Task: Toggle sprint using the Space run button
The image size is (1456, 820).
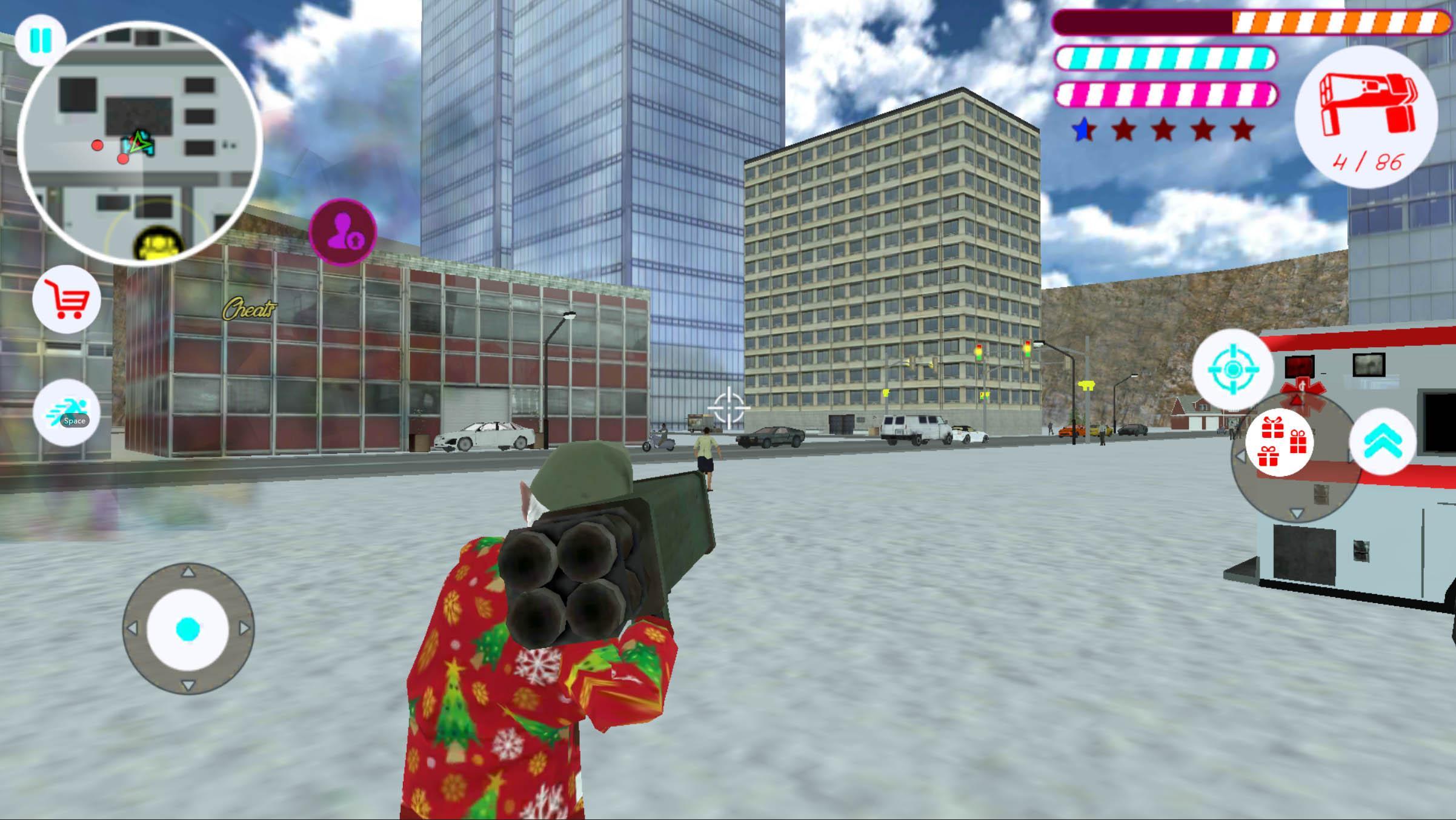Action: [x=67, y=412]
